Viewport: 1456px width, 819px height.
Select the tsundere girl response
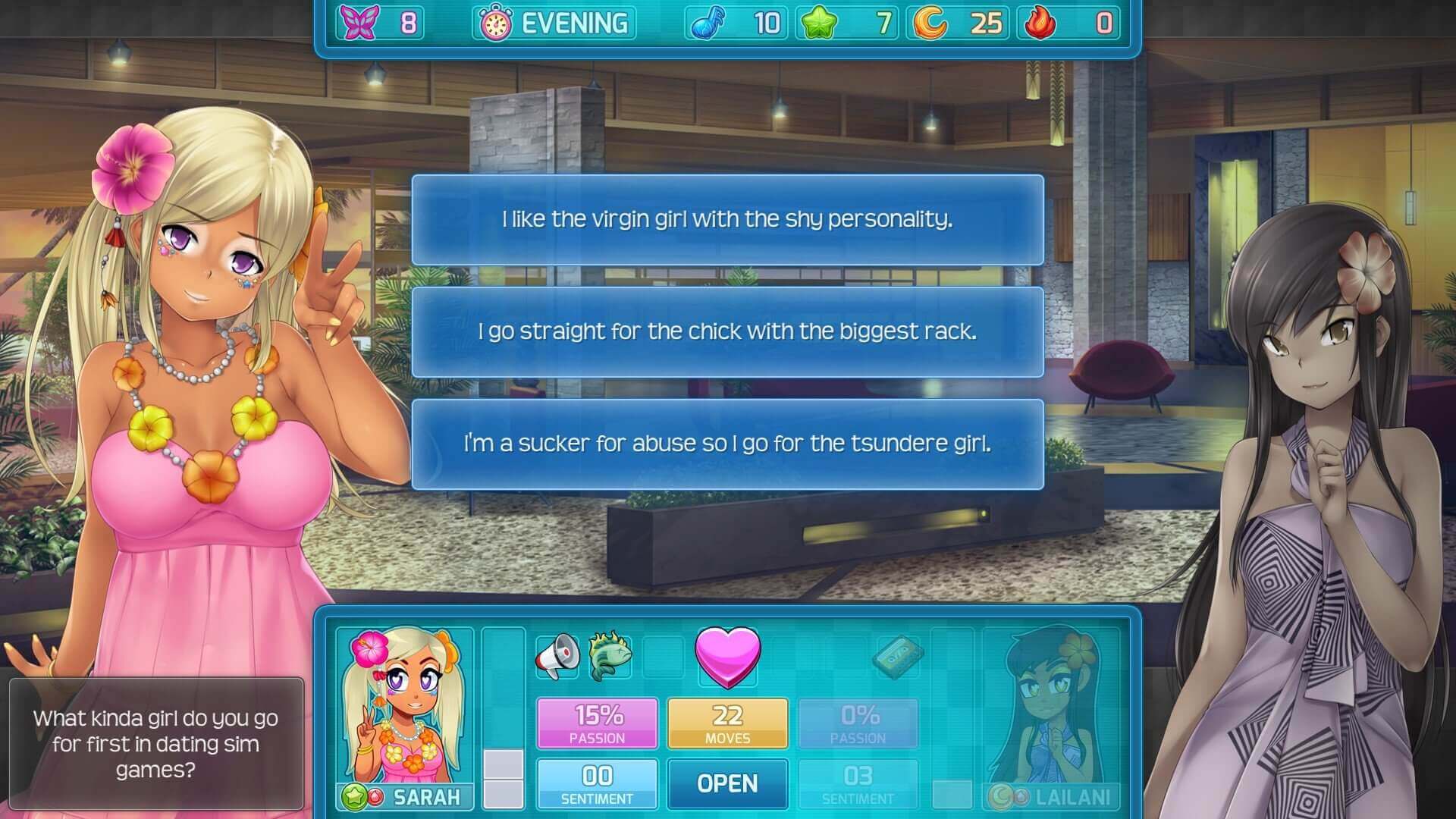click(x=727, y=446)
